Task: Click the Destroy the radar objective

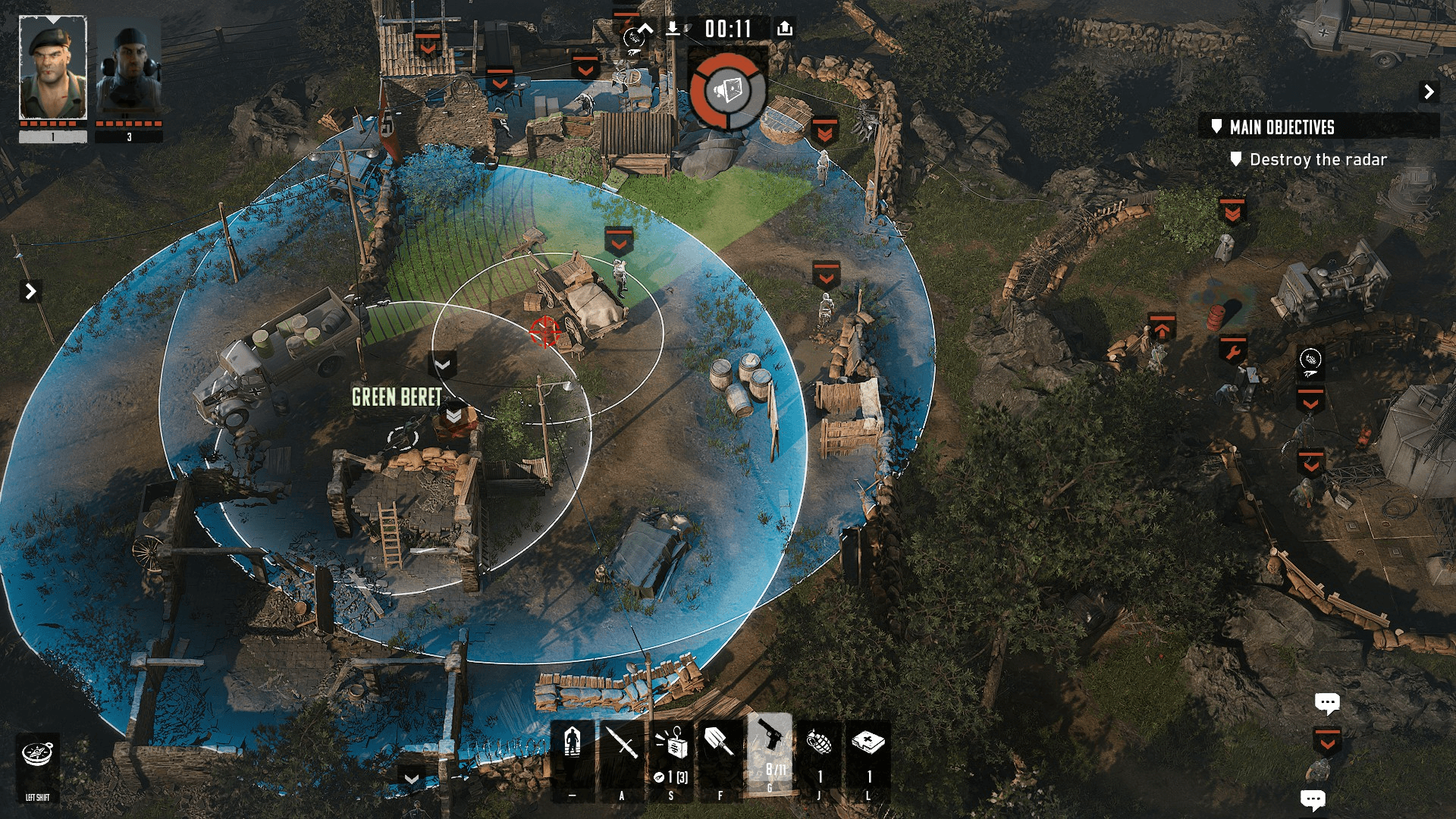Action: click(x=1317, y=160)
